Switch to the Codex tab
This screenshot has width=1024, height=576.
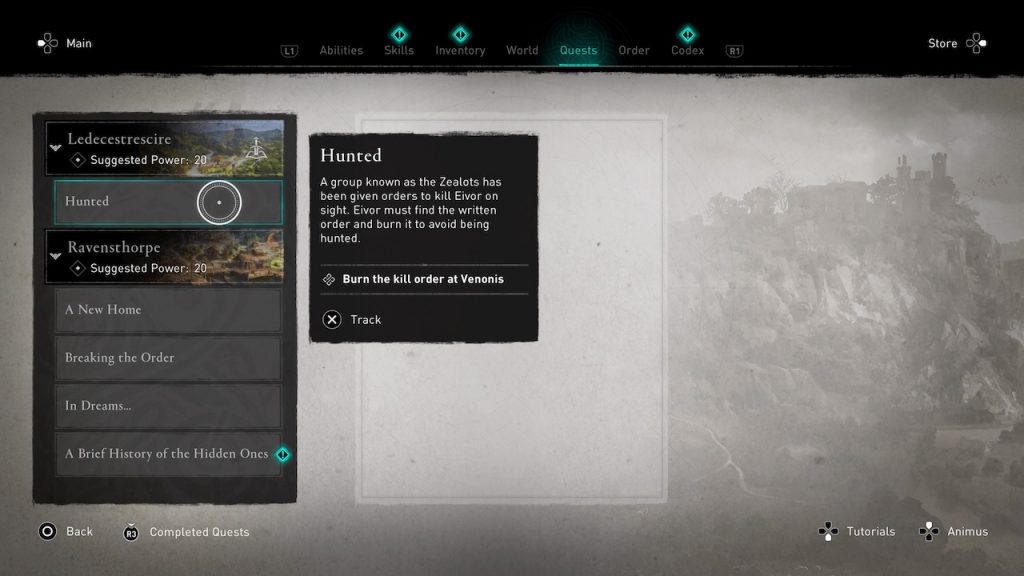pyautogui.click(x=687, y=51)
